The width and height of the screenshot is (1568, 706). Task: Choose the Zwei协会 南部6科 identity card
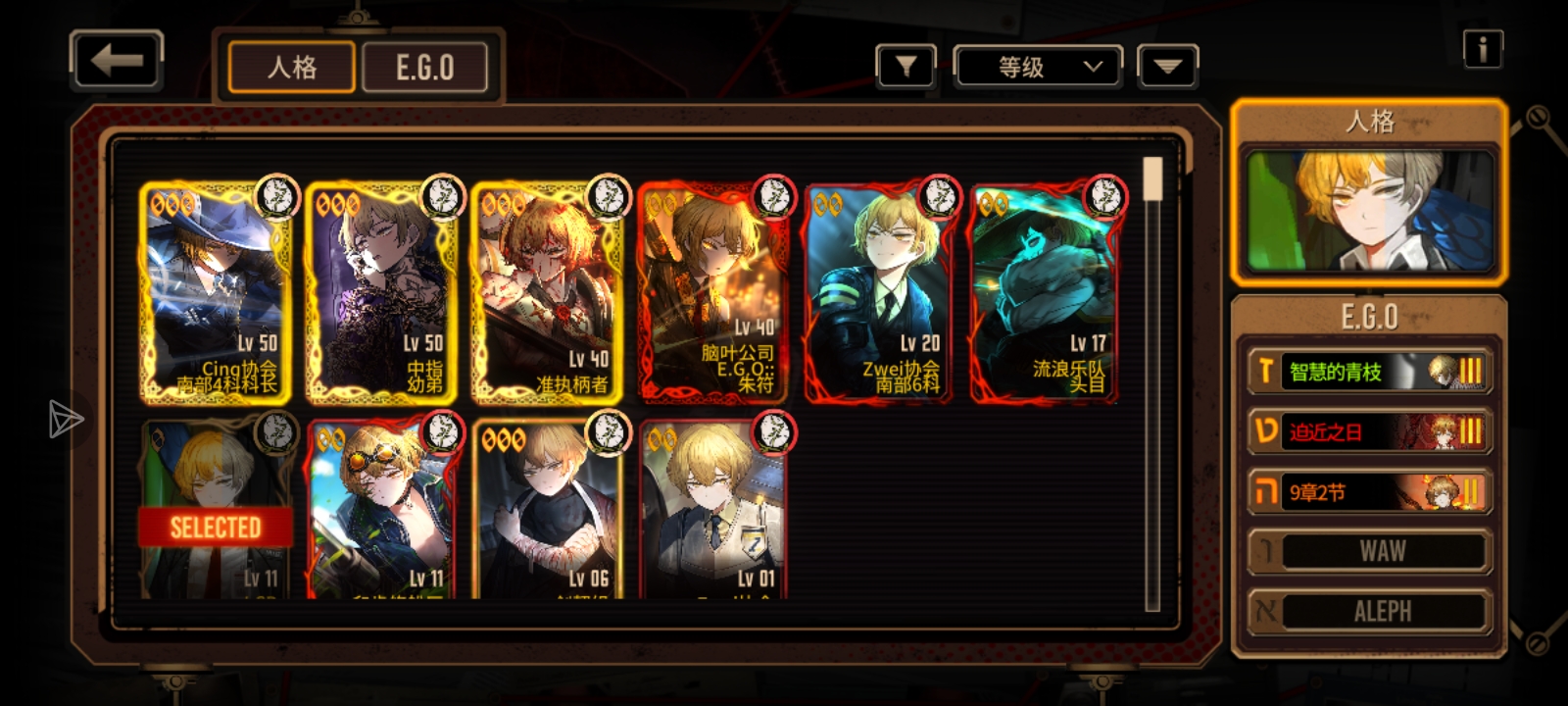880,291
